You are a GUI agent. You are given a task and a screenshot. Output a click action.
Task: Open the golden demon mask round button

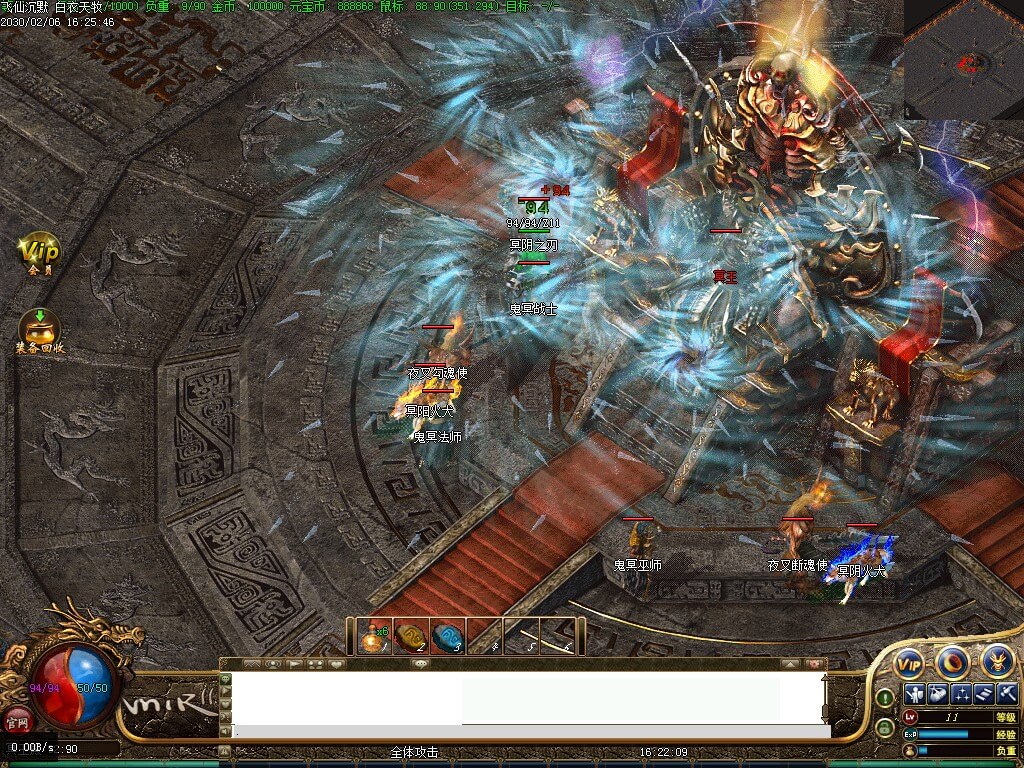pos(996,660)
